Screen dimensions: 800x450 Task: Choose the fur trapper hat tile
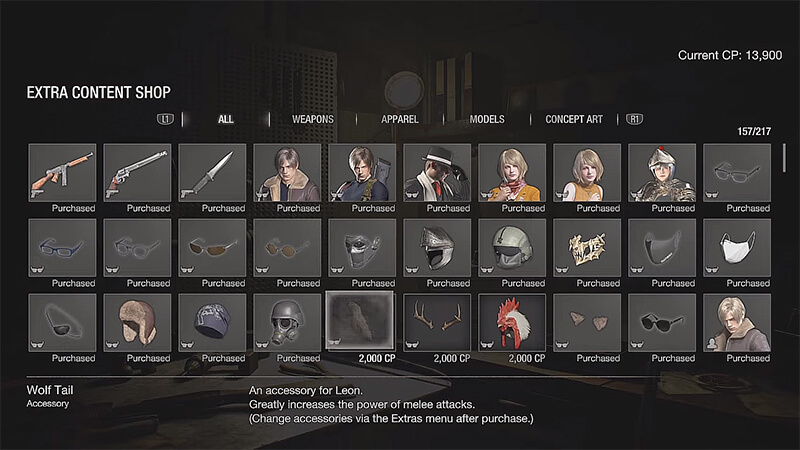137,324
